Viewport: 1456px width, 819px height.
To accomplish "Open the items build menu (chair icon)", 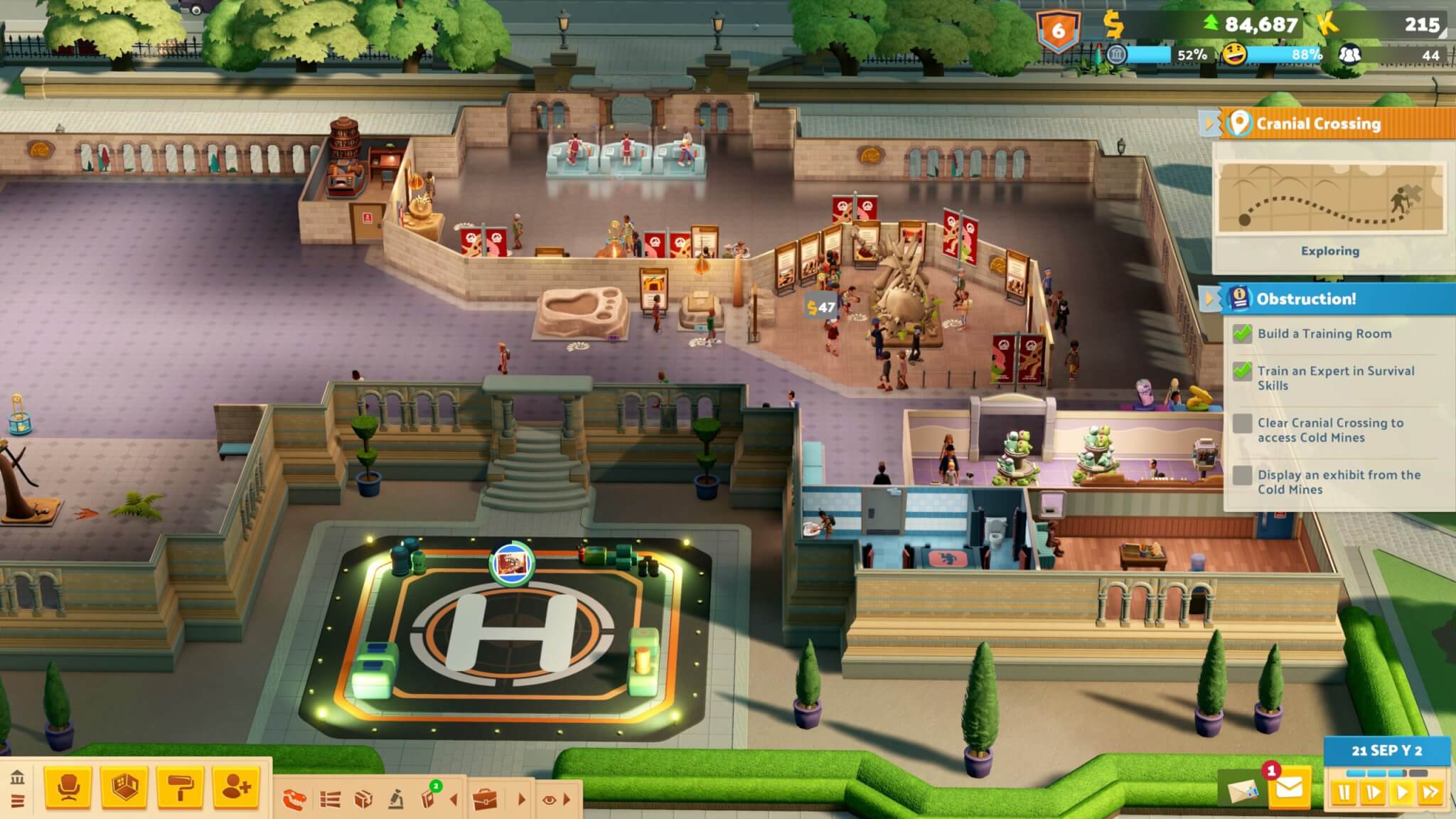I will 68,787.
